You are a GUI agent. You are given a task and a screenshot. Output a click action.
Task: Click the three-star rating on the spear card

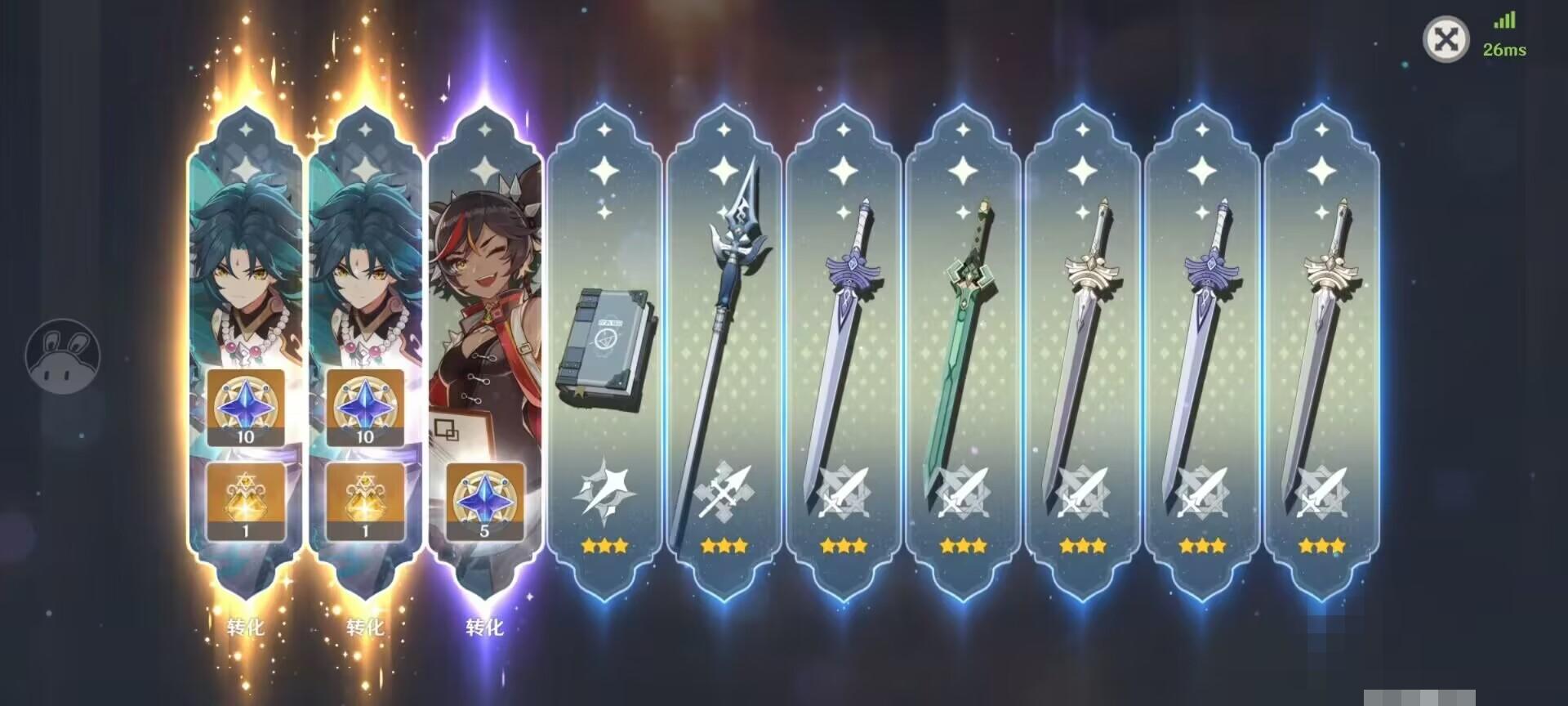722,545
